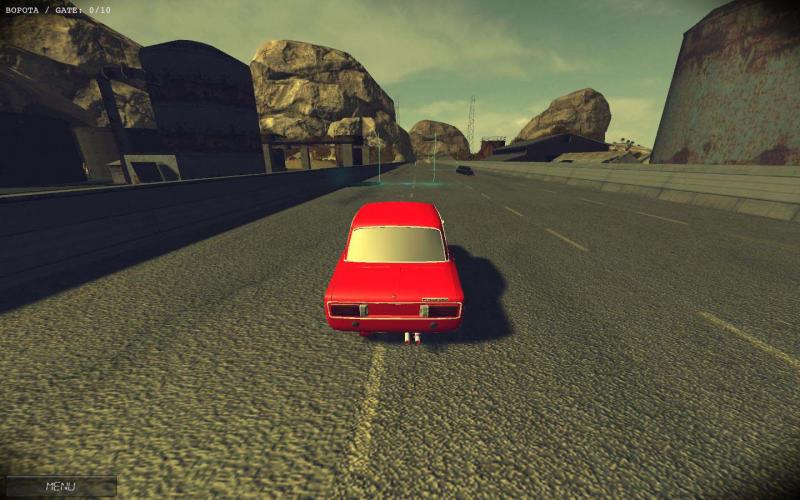Open the MENU button

(59, 487)
